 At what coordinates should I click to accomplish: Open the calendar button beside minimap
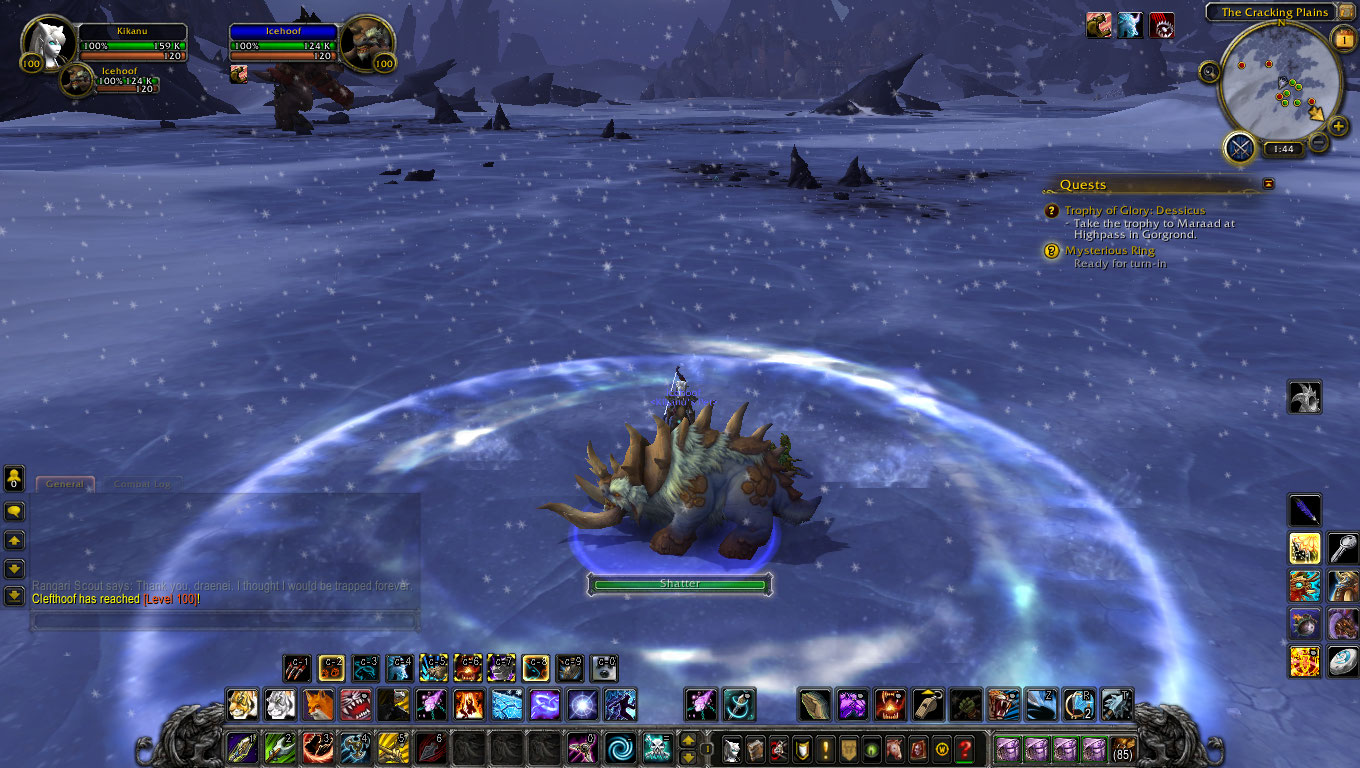[x=1342, y=39]
